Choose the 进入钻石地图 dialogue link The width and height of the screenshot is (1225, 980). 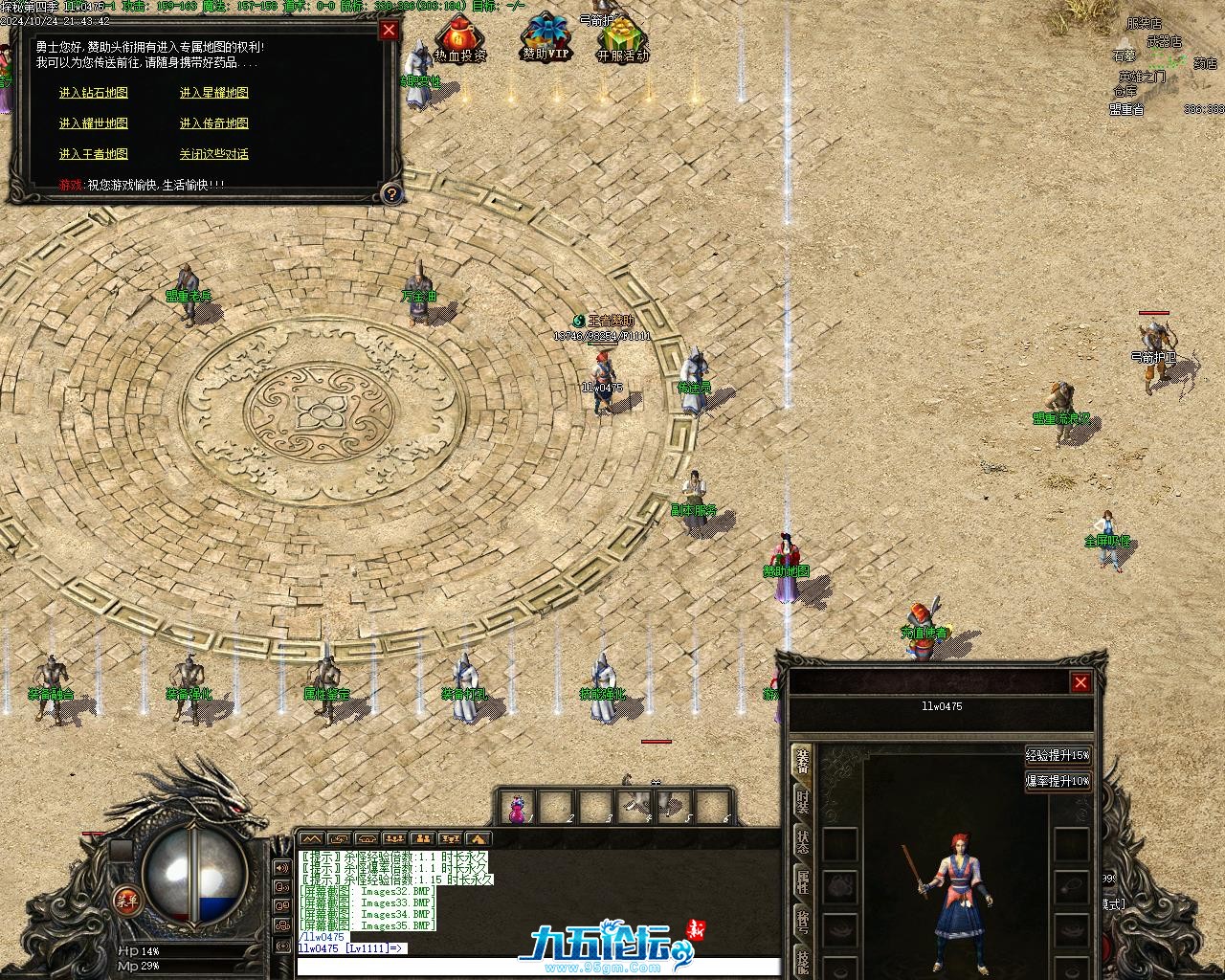point(93,93)
